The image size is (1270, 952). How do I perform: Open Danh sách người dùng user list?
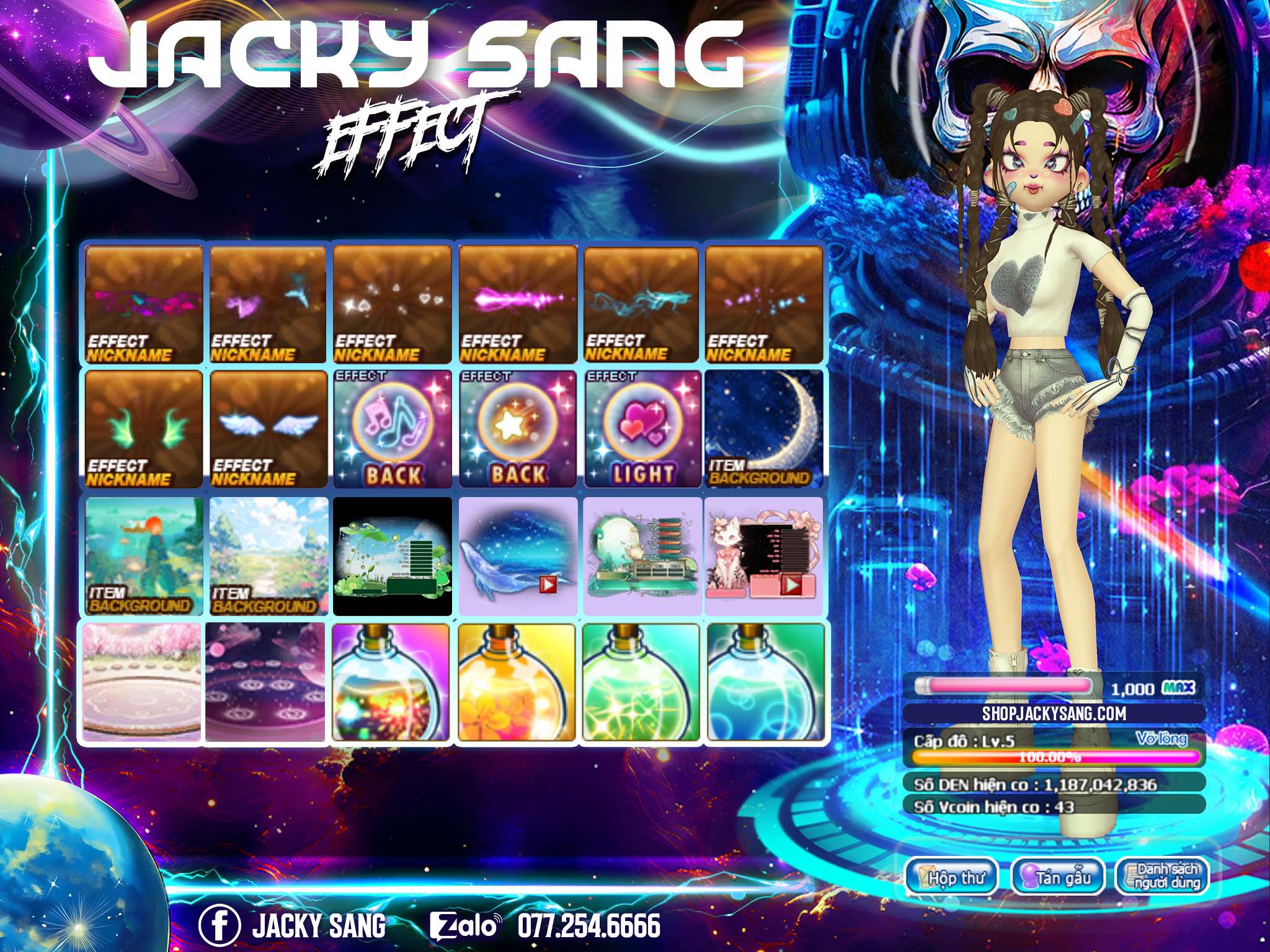tap(1163, 877)
